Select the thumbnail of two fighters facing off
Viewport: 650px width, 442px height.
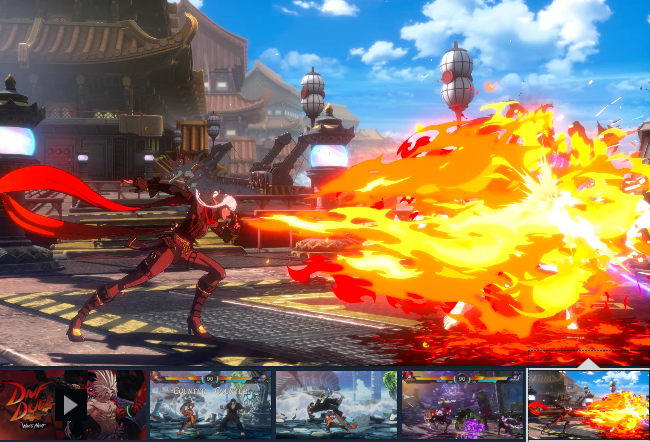[x=210, y=405]
